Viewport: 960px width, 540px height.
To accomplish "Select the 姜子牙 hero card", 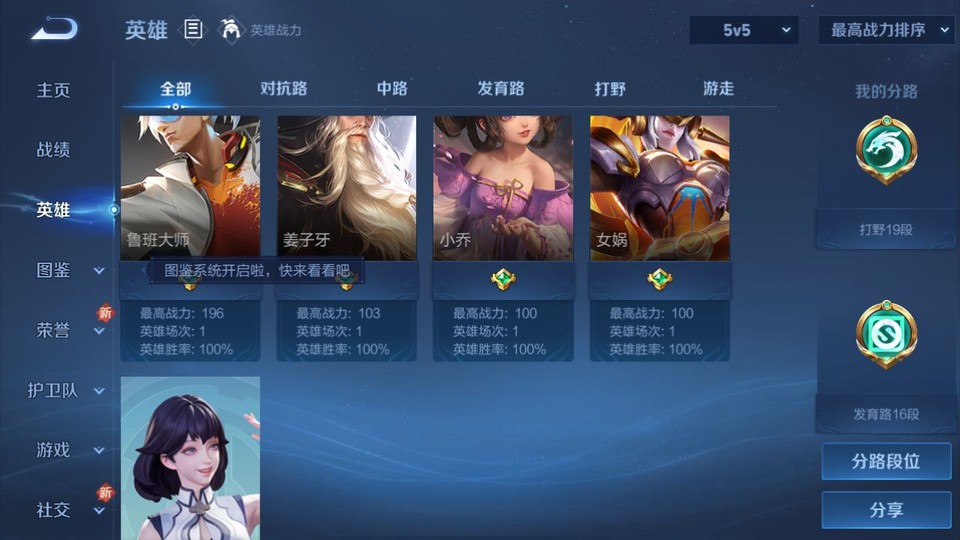I will (x=347, y=188).
